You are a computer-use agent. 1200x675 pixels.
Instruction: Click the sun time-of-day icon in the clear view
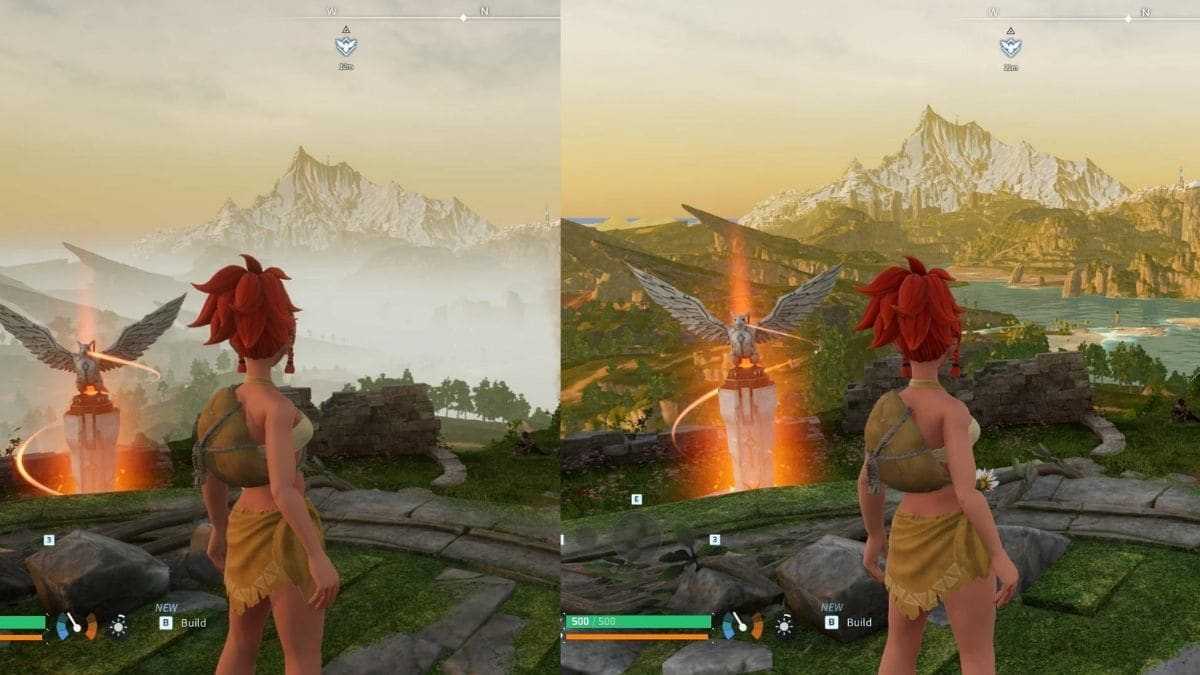pyautogui.click(x=784, y=627)
